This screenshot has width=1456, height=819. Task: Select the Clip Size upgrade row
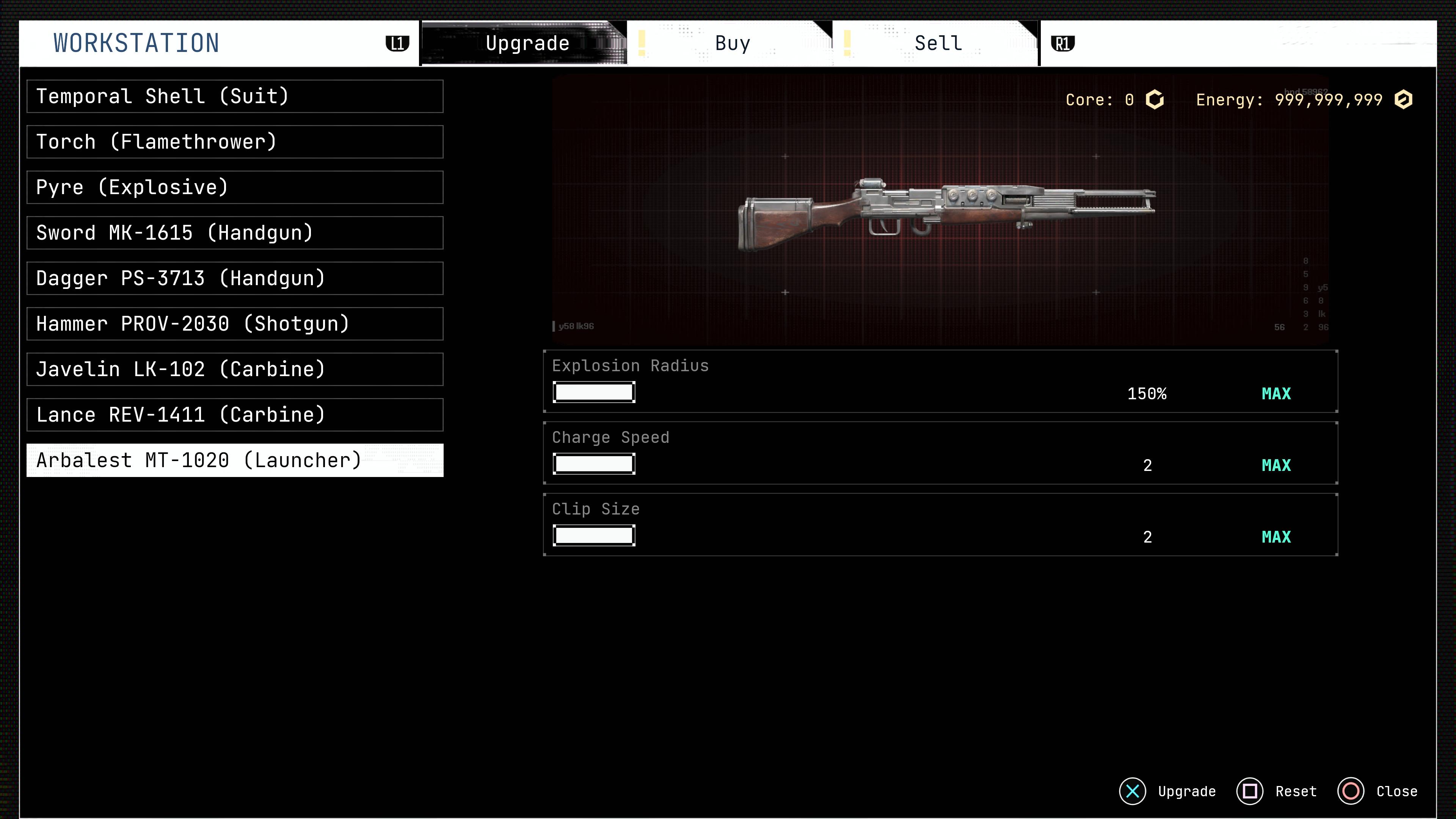(940, 525)
